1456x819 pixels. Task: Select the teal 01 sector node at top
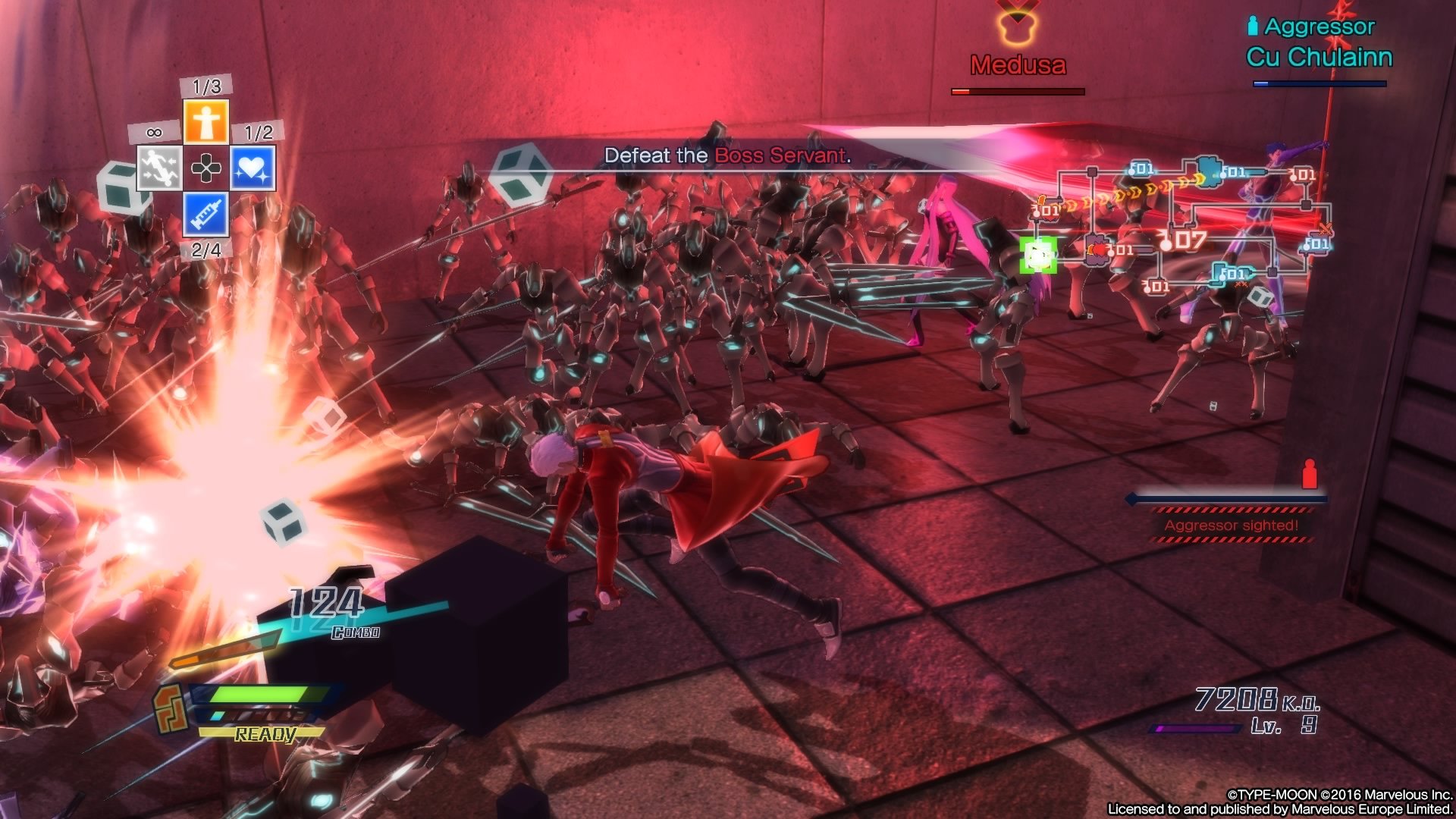click(x=1142, y=169)
